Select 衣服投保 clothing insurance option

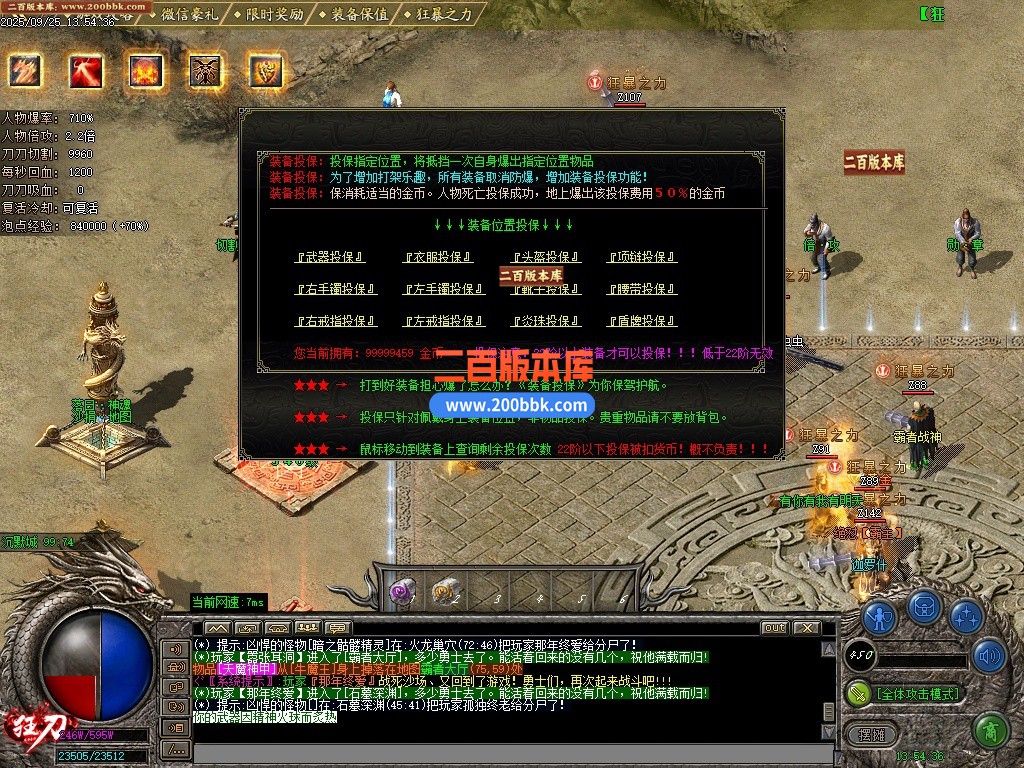438,257
